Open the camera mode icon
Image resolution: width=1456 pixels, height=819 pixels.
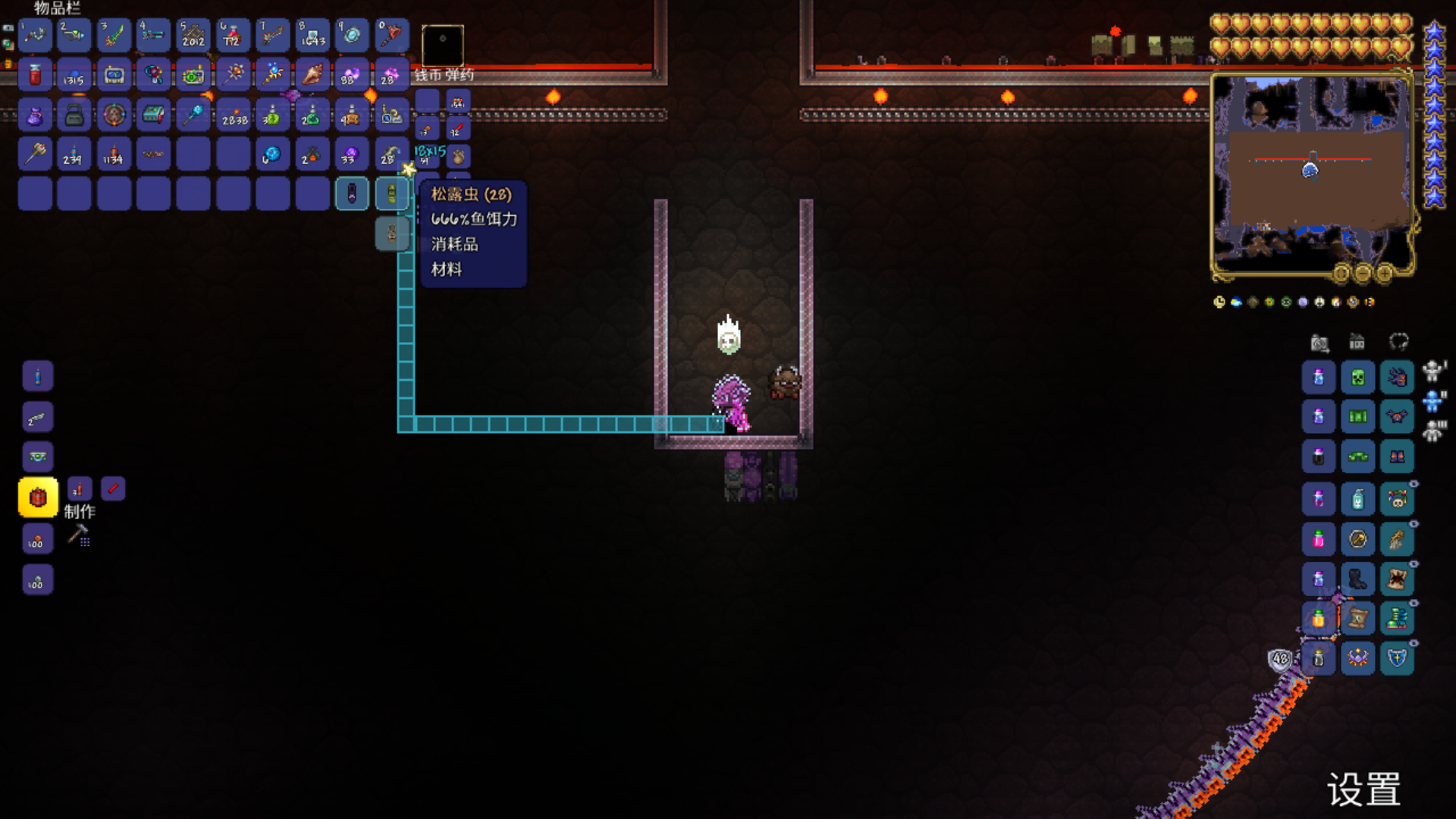click(x=1319, y=343)
